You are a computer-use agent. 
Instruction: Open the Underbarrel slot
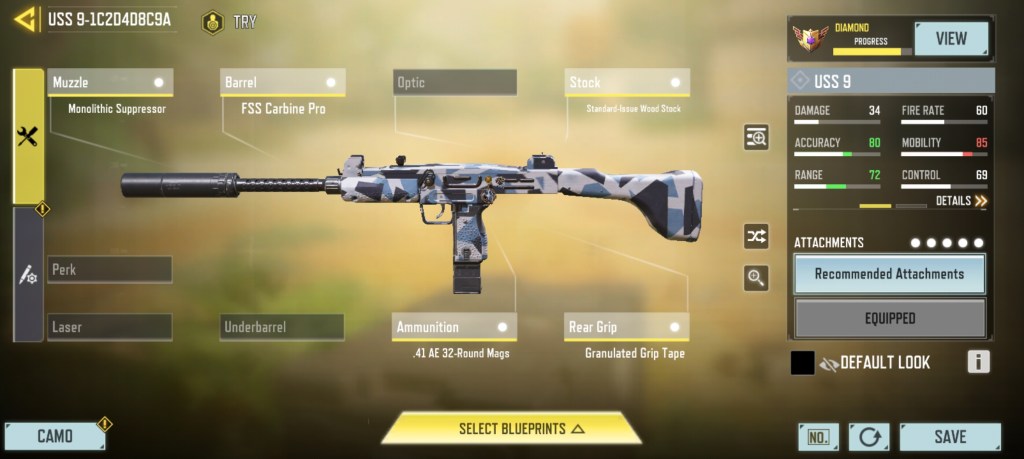282,327
